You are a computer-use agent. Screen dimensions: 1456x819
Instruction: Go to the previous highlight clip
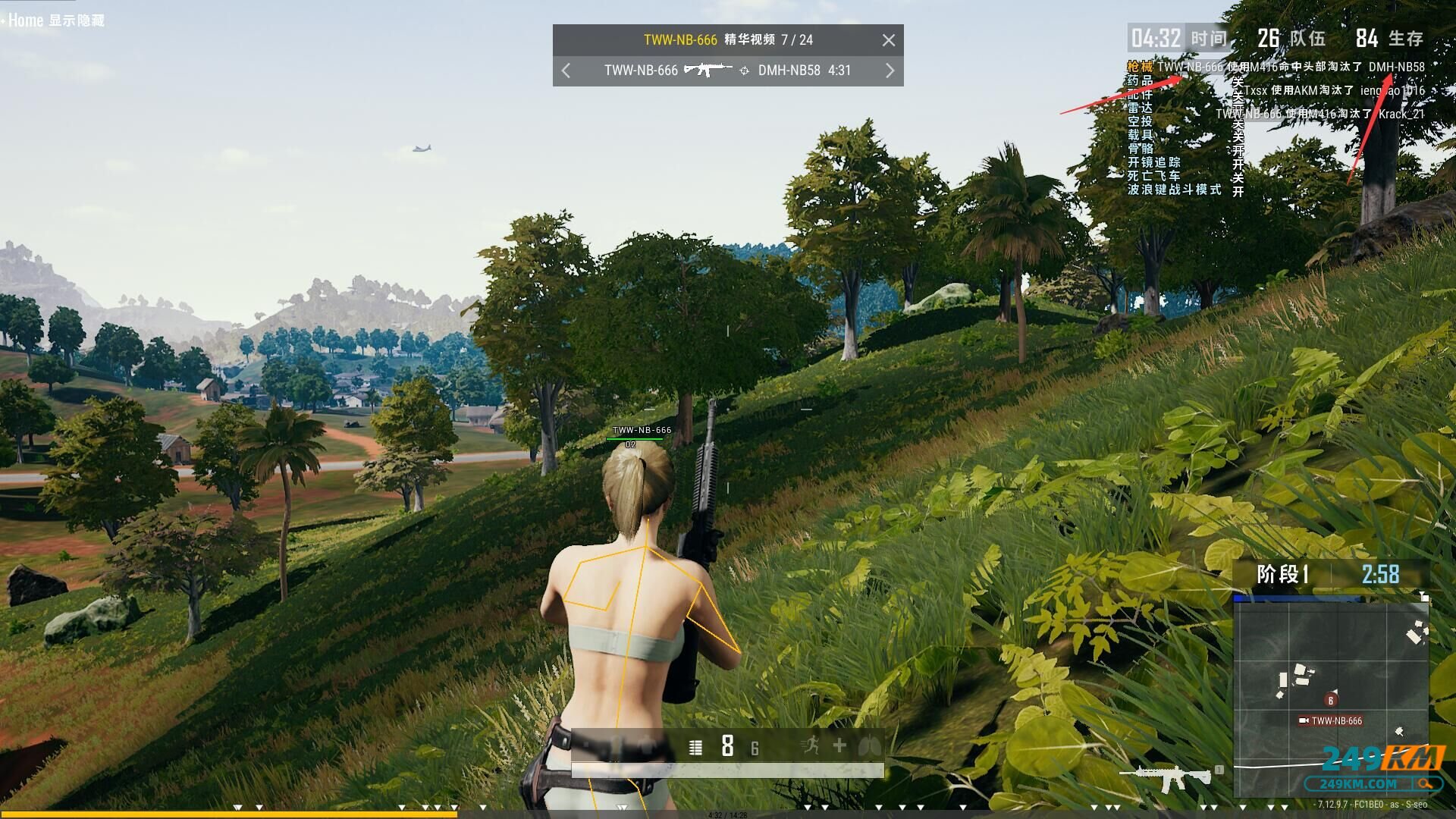point(566,71)
